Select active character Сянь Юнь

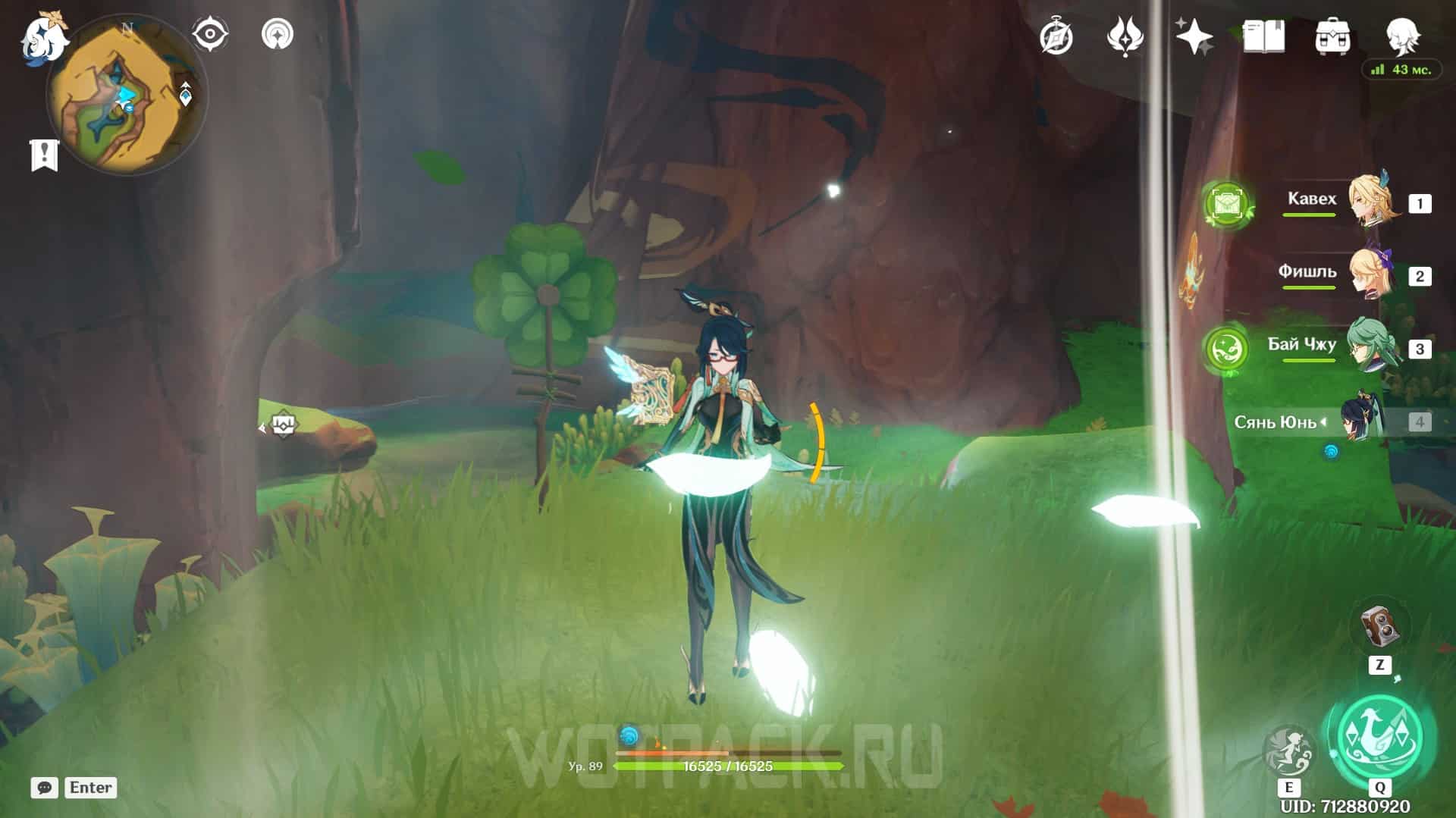click(1361, 421)
